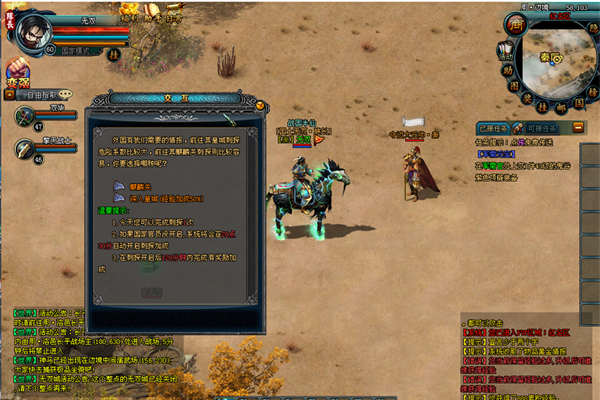Select the 深入皇城 dialogue option
Image resolution: width=600 pixels, height=400 pixels.
point(152,198)
